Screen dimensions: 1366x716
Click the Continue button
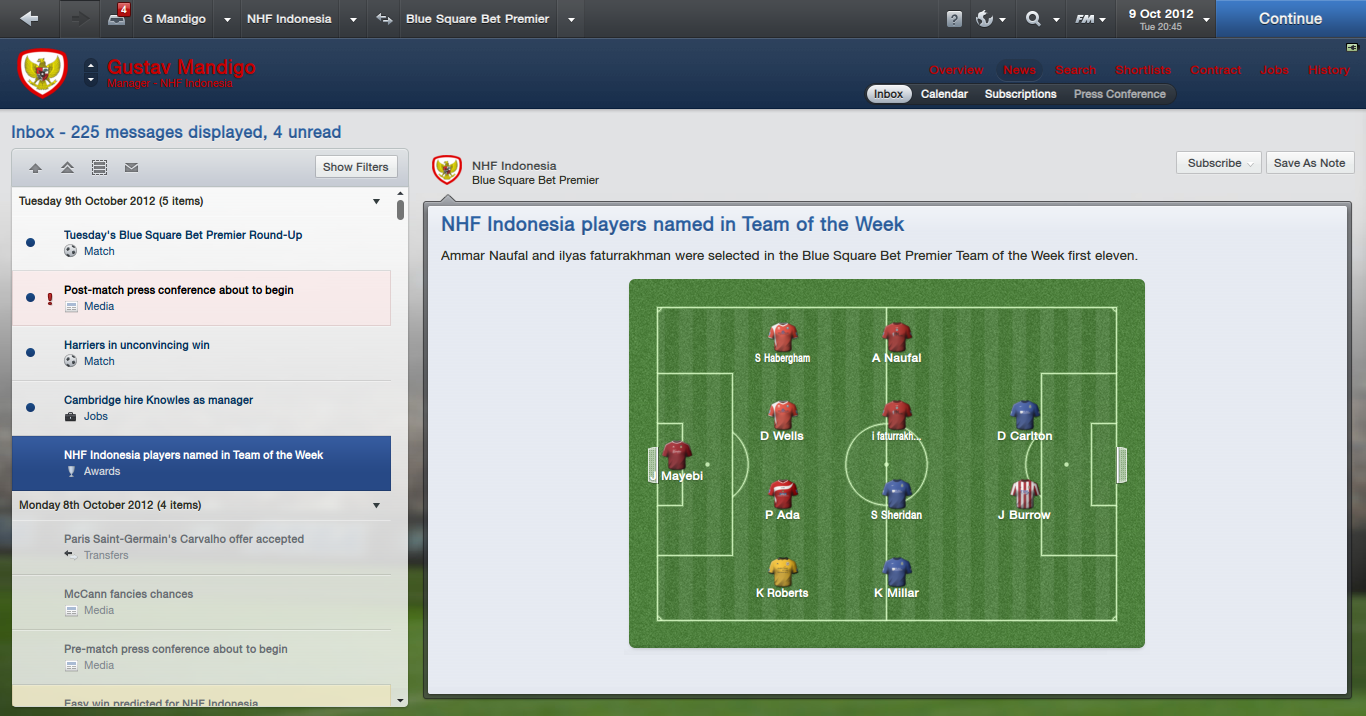tap(1290, 19)
